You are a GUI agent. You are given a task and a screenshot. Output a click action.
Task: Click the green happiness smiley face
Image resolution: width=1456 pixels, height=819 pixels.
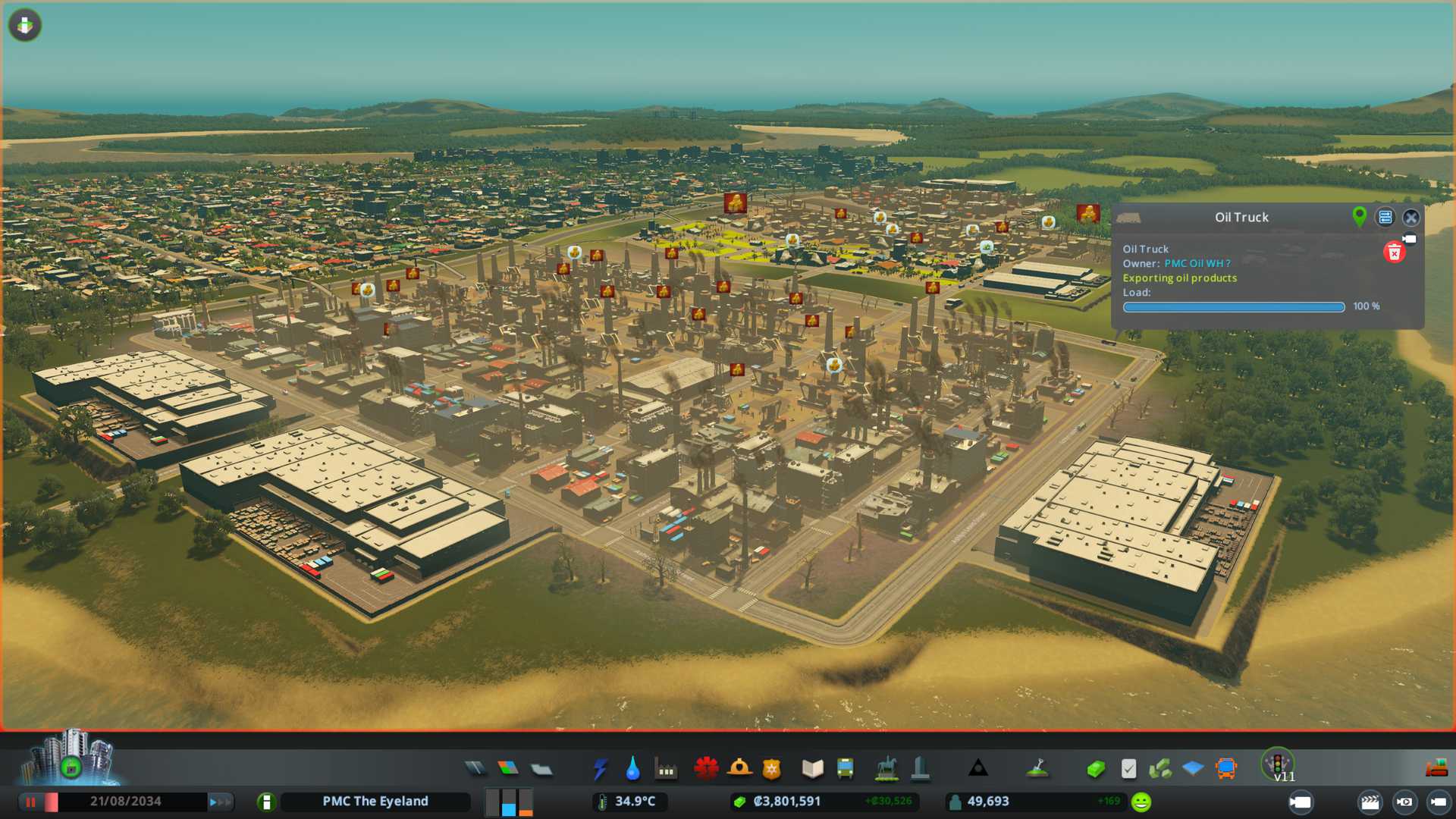[x=1141, y=802]
